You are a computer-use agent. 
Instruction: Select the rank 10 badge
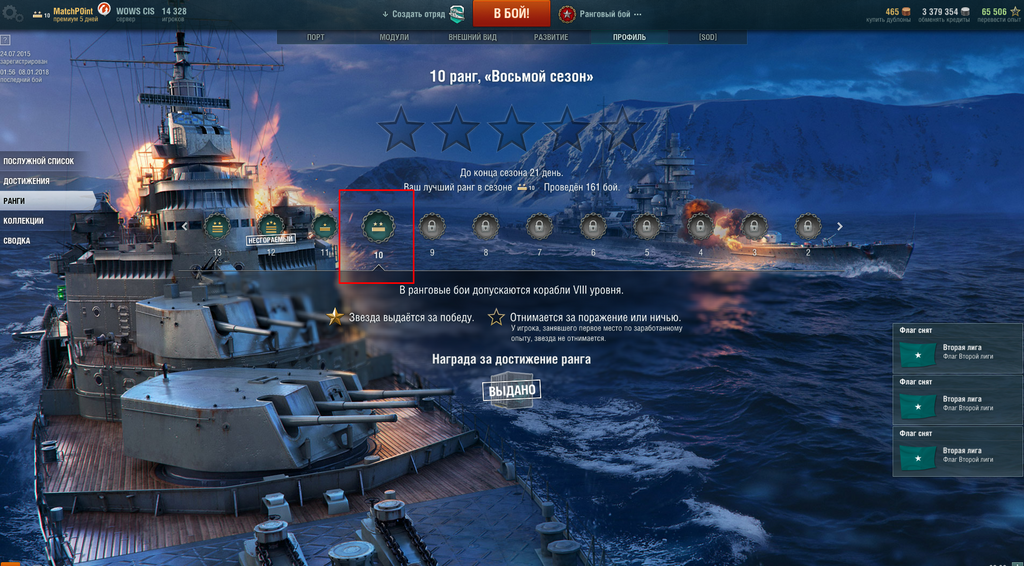tap(378, 227)
